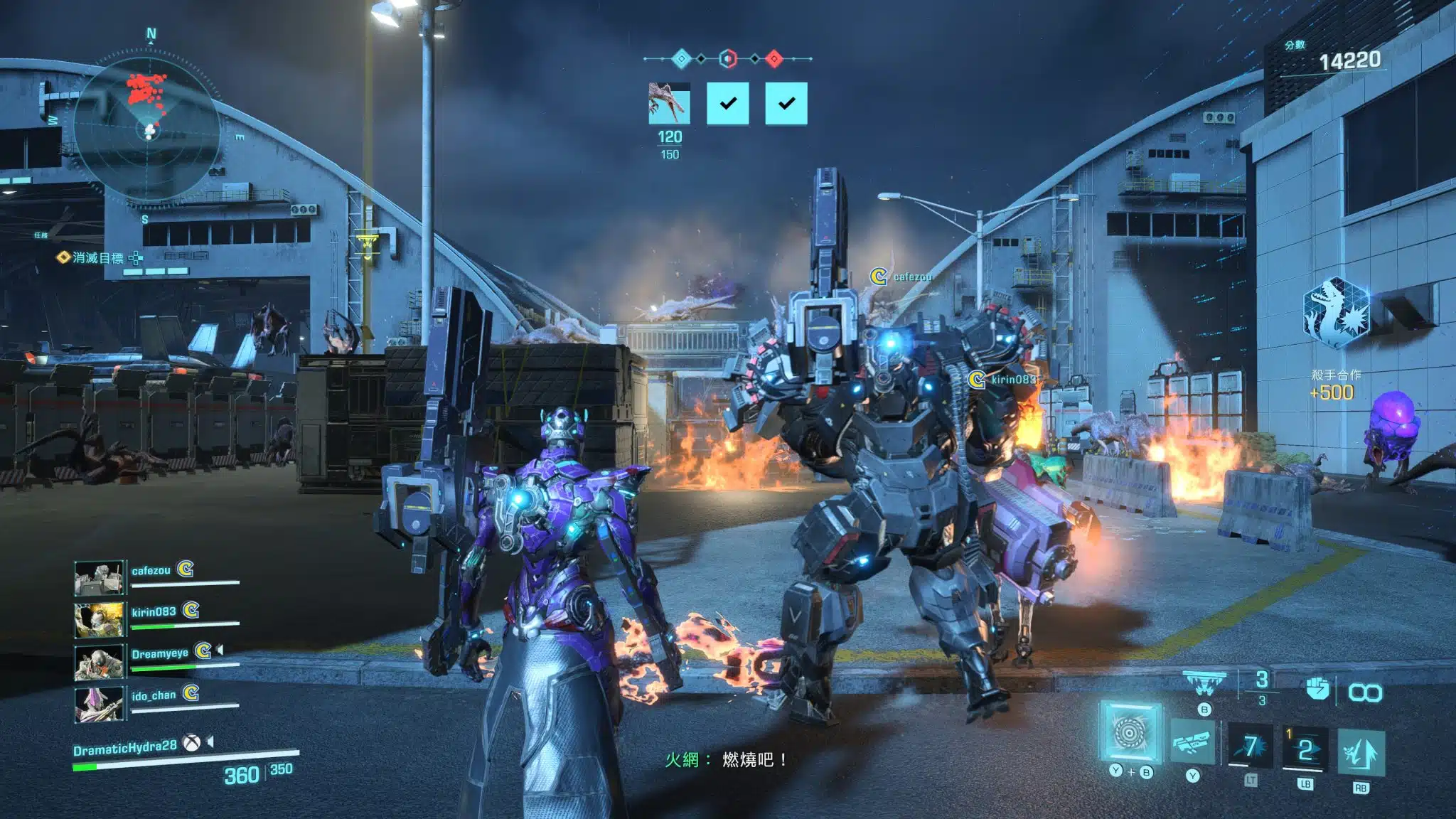This screenshot has height=819, width=1456.
Task: Select the winged rig equipment icon
Action: click(1204, 683)
